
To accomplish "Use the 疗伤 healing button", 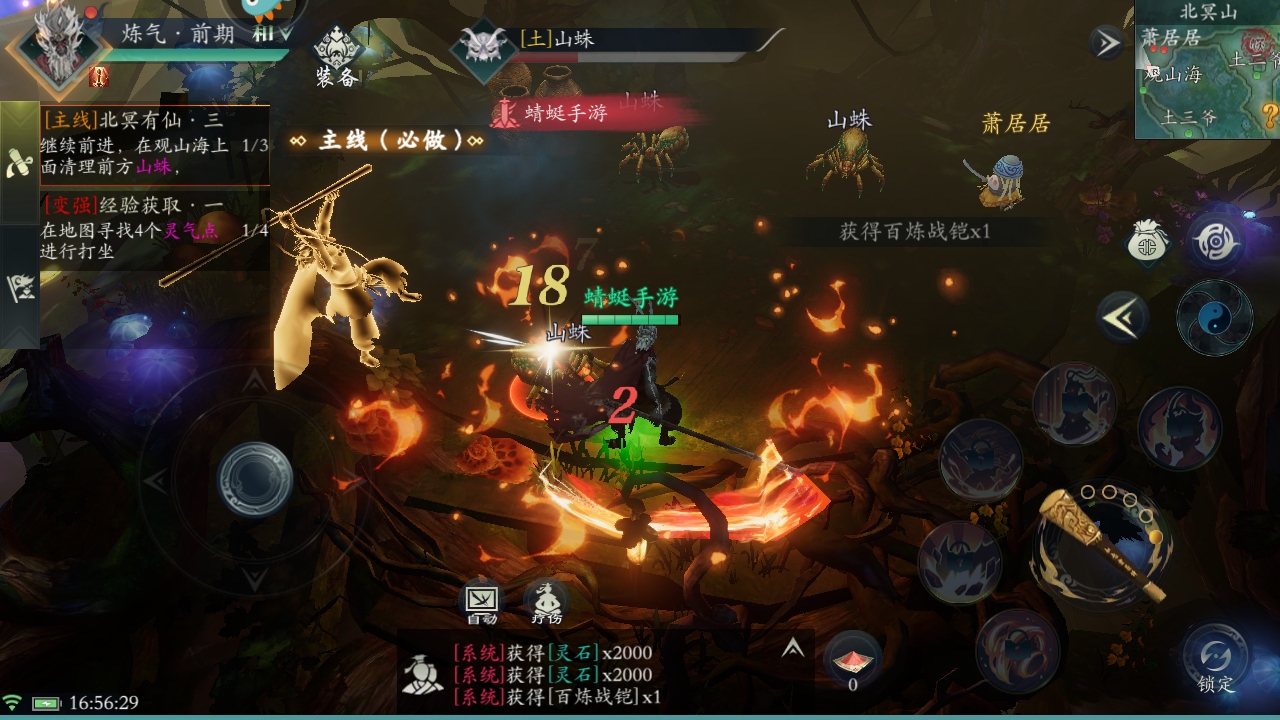I will pos(546,603).
